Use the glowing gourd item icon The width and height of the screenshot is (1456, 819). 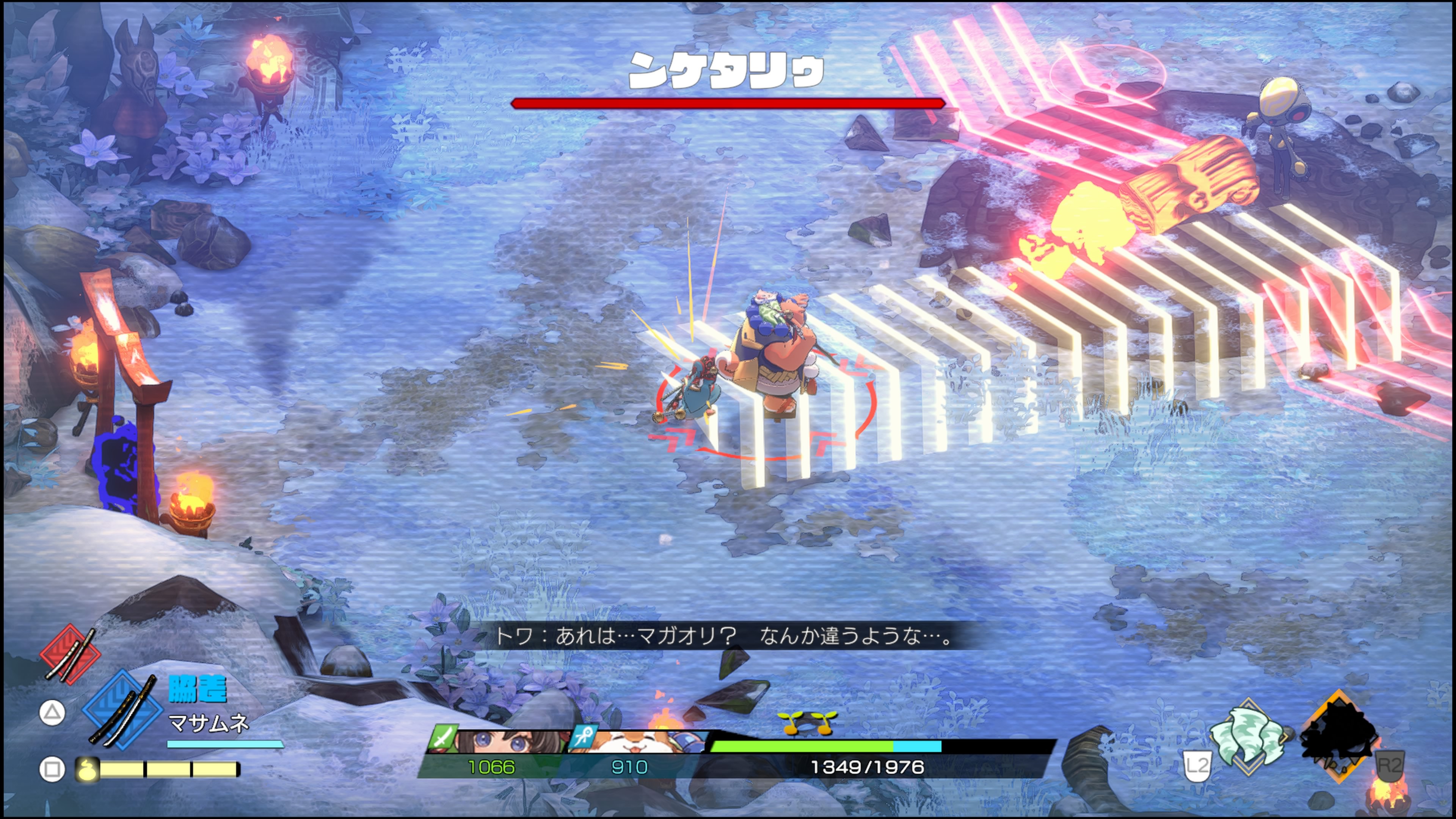(x=88, y=769)
